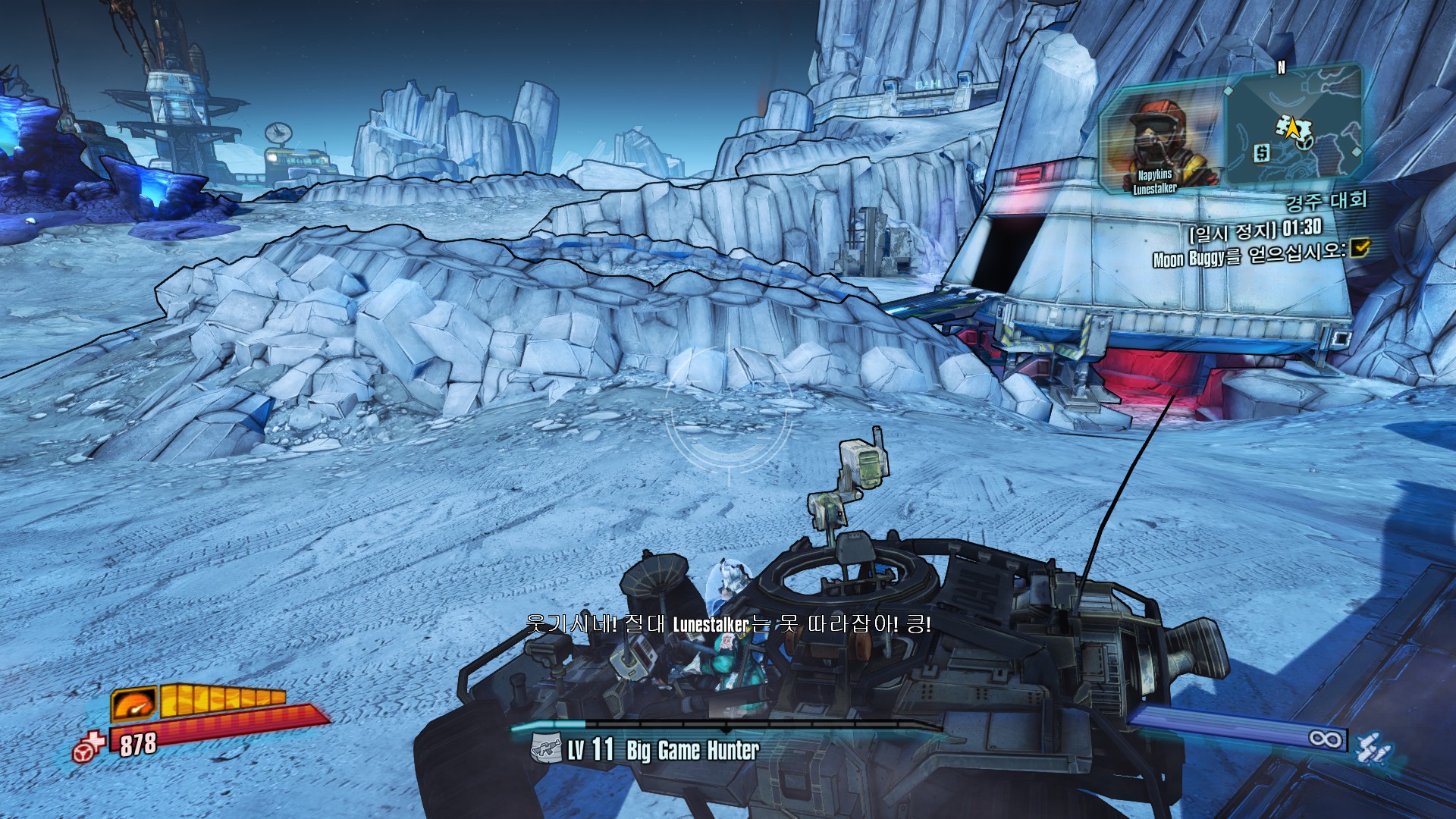Click the dollar vending marker on minimap
This screenshot has height=819, width=1456.
pyautogui.click(x=1262, y=153)
